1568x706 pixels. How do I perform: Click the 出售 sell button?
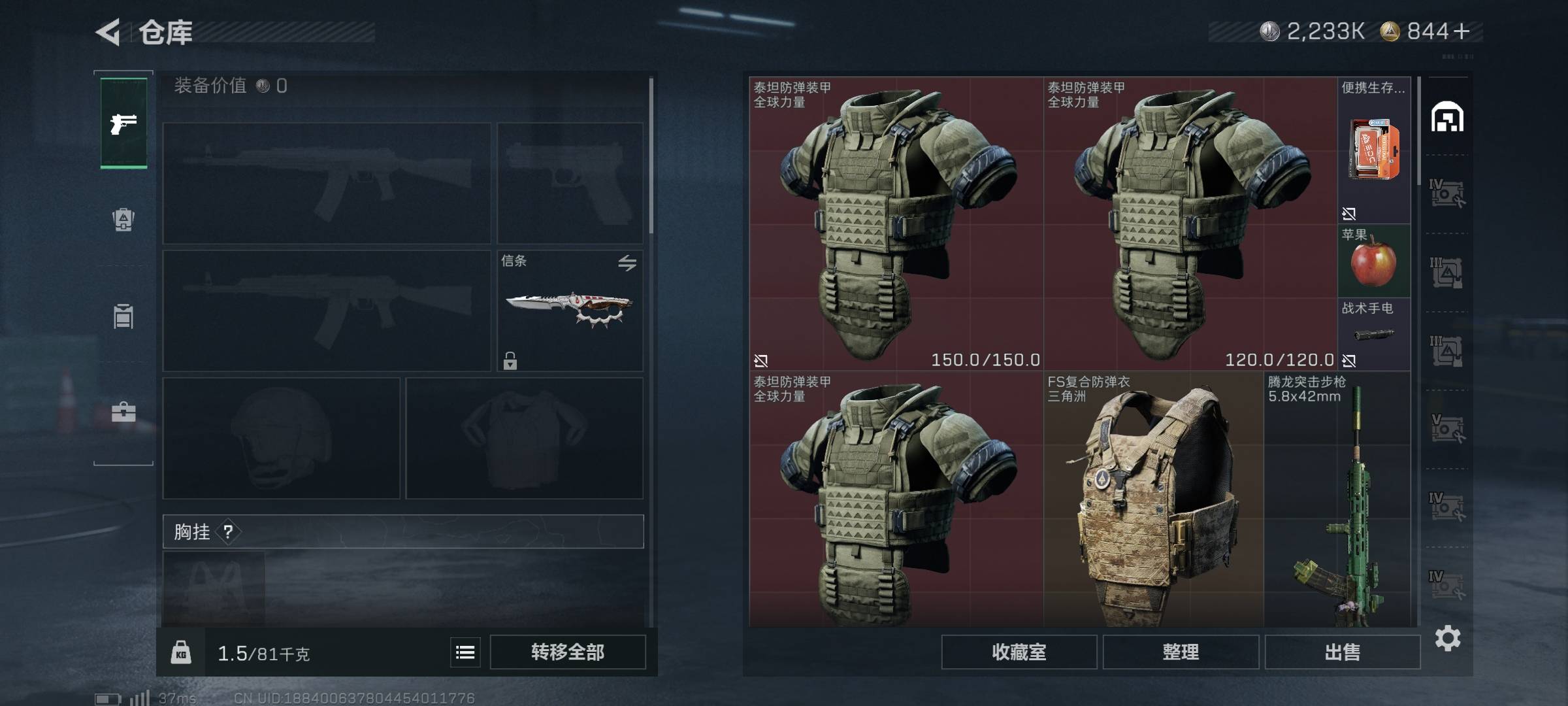1342,652
